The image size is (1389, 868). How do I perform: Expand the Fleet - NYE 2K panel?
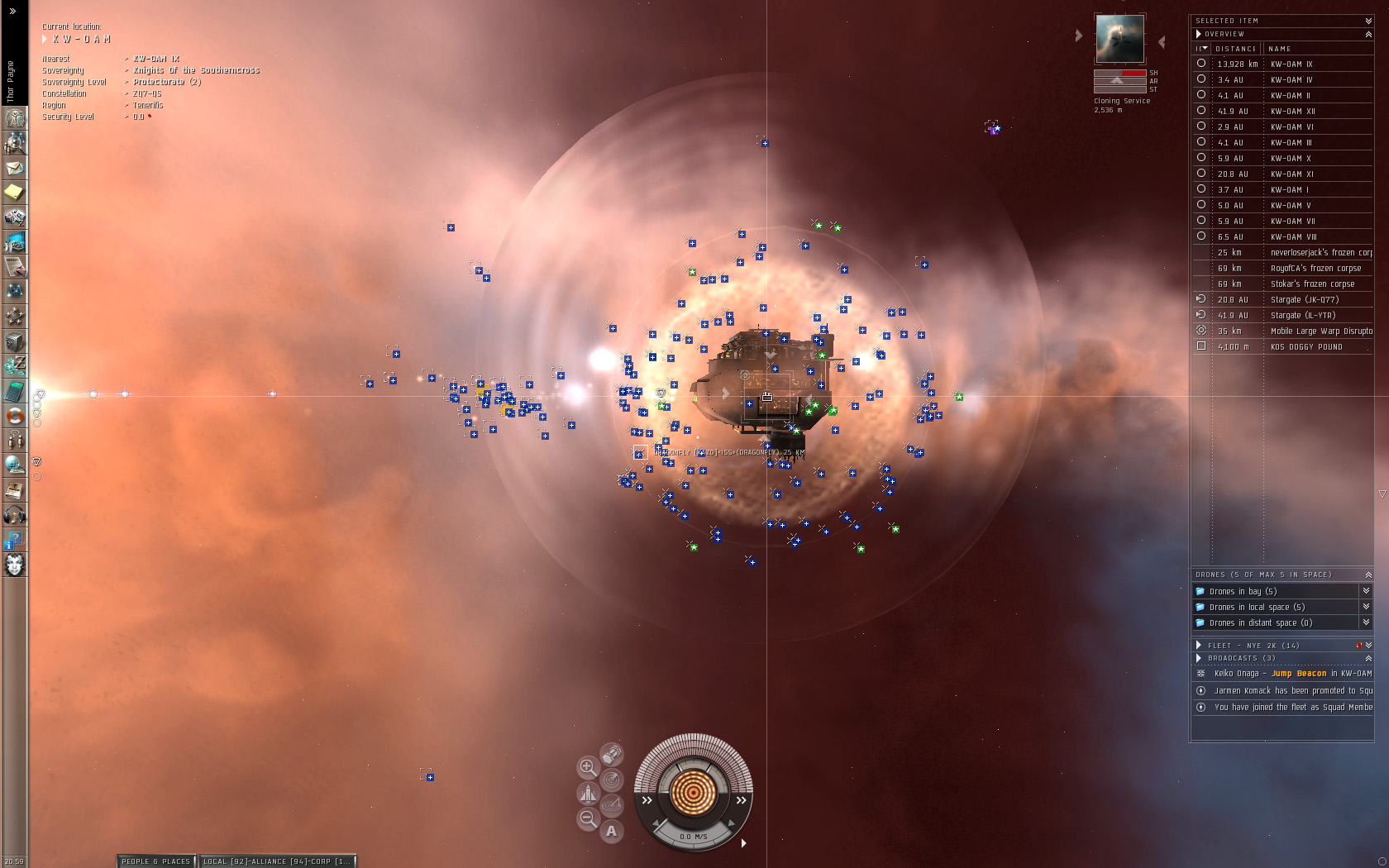[x=1199, y=645]
